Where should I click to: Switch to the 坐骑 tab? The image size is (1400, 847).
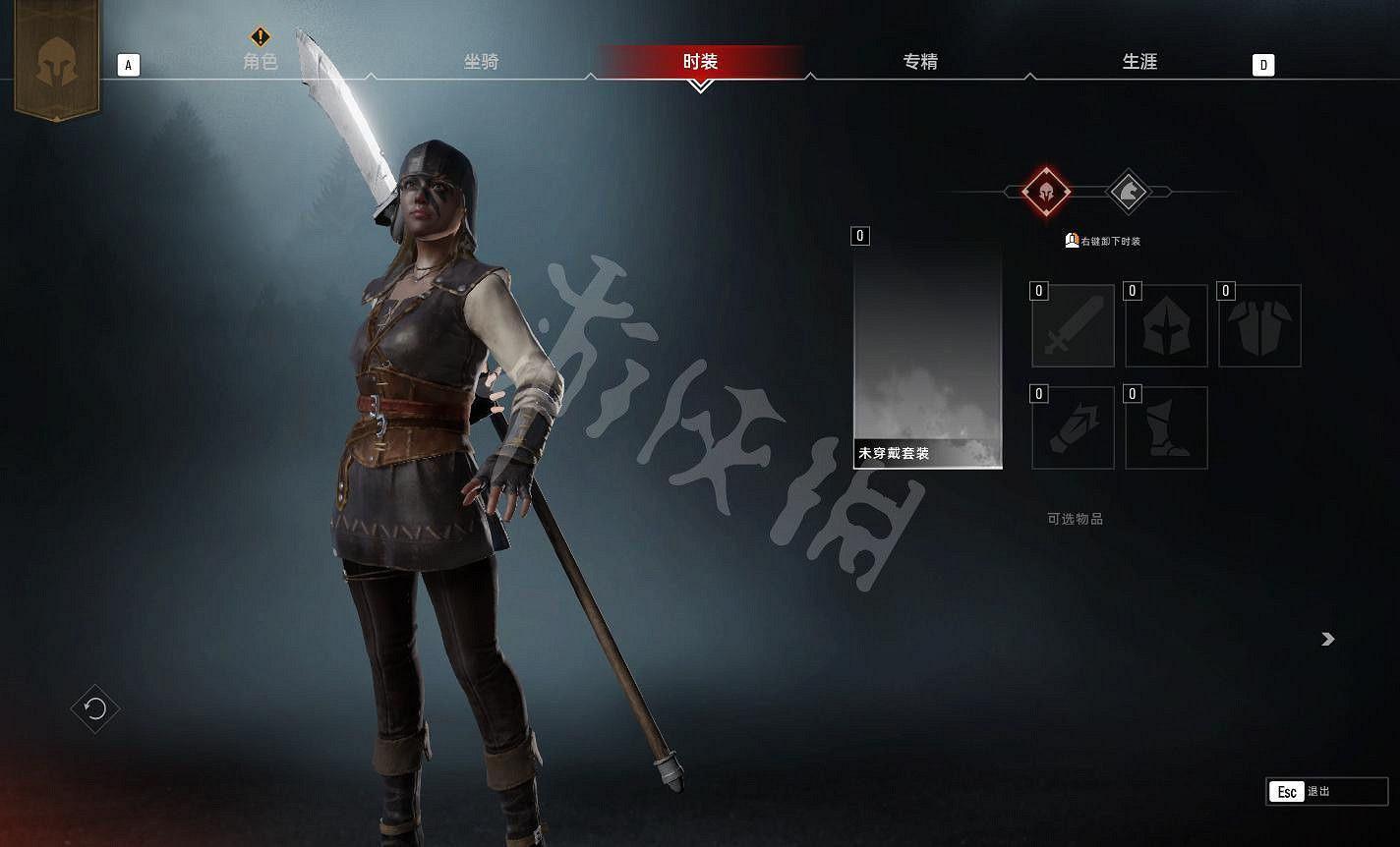click(x=481, y=61)
